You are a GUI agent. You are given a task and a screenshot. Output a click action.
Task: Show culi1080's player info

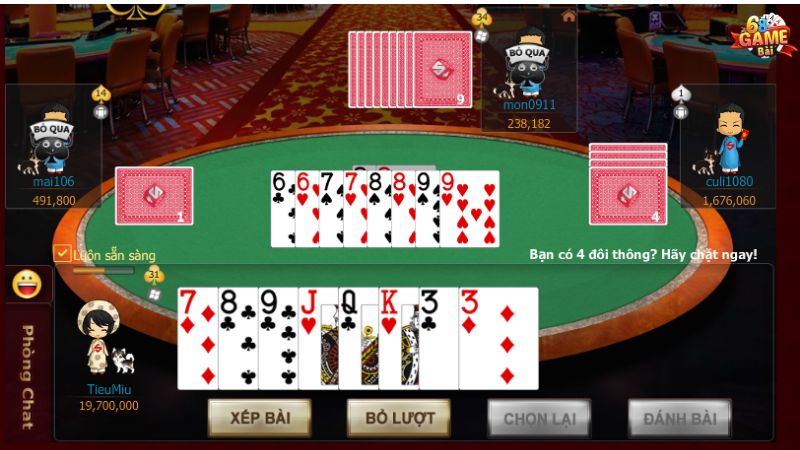(728, 140)
